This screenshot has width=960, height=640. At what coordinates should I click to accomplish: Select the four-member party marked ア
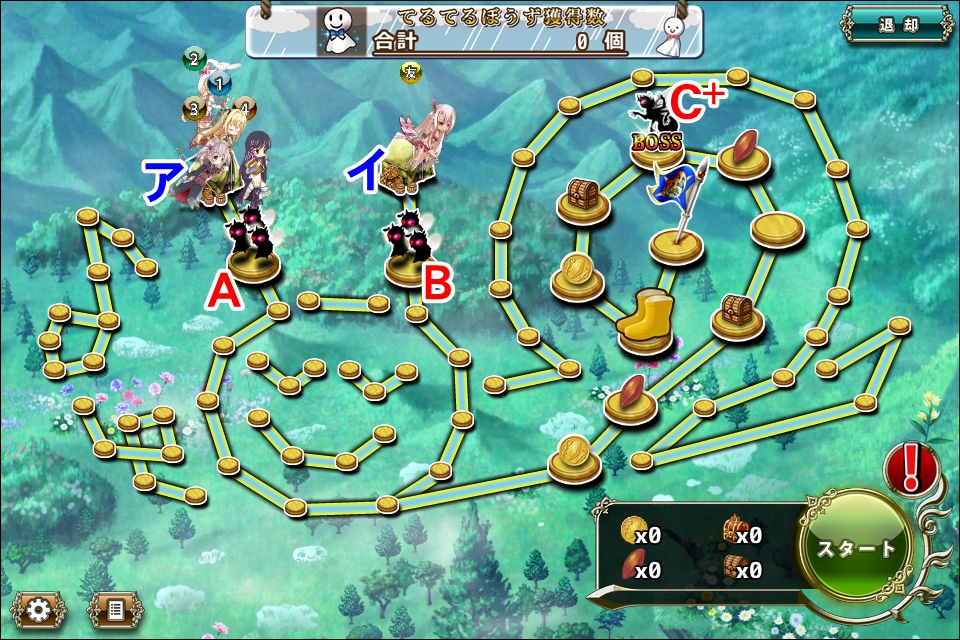click(x=228, y=155)
